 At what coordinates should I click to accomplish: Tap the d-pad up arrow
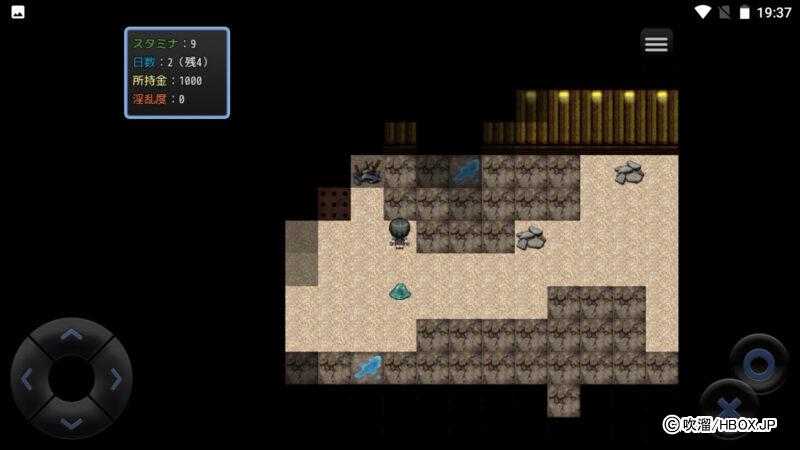click(71, 335)
